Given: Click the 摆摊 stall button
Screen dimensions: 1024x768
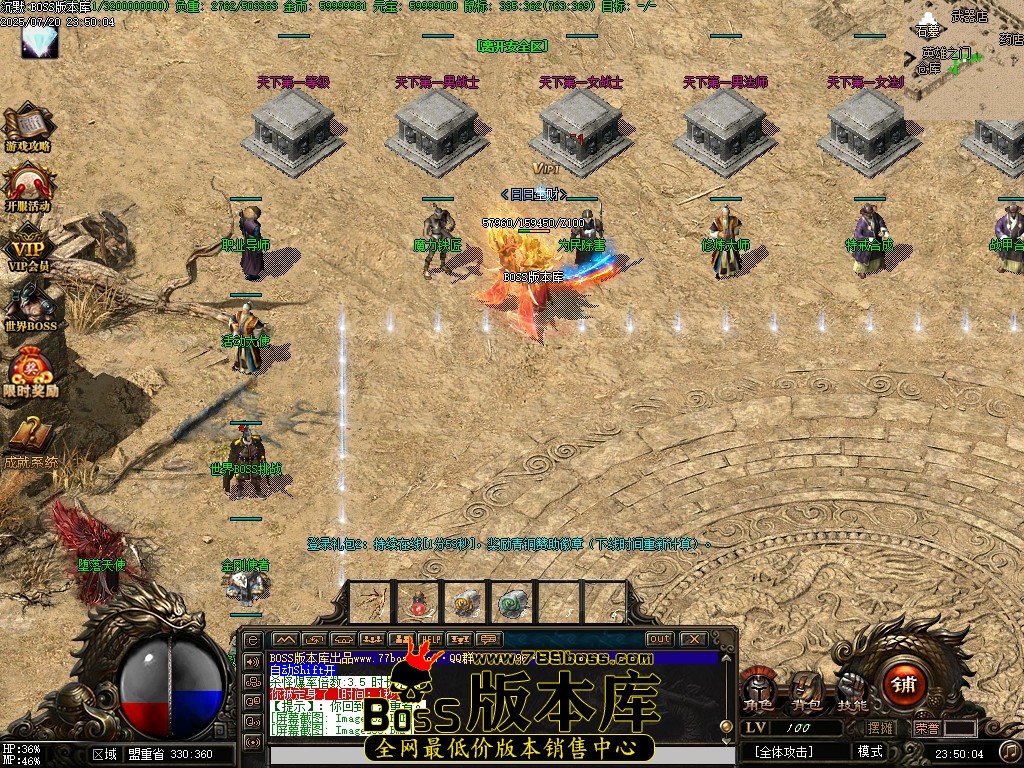Looking at the screenshot, I should [881, 728].
